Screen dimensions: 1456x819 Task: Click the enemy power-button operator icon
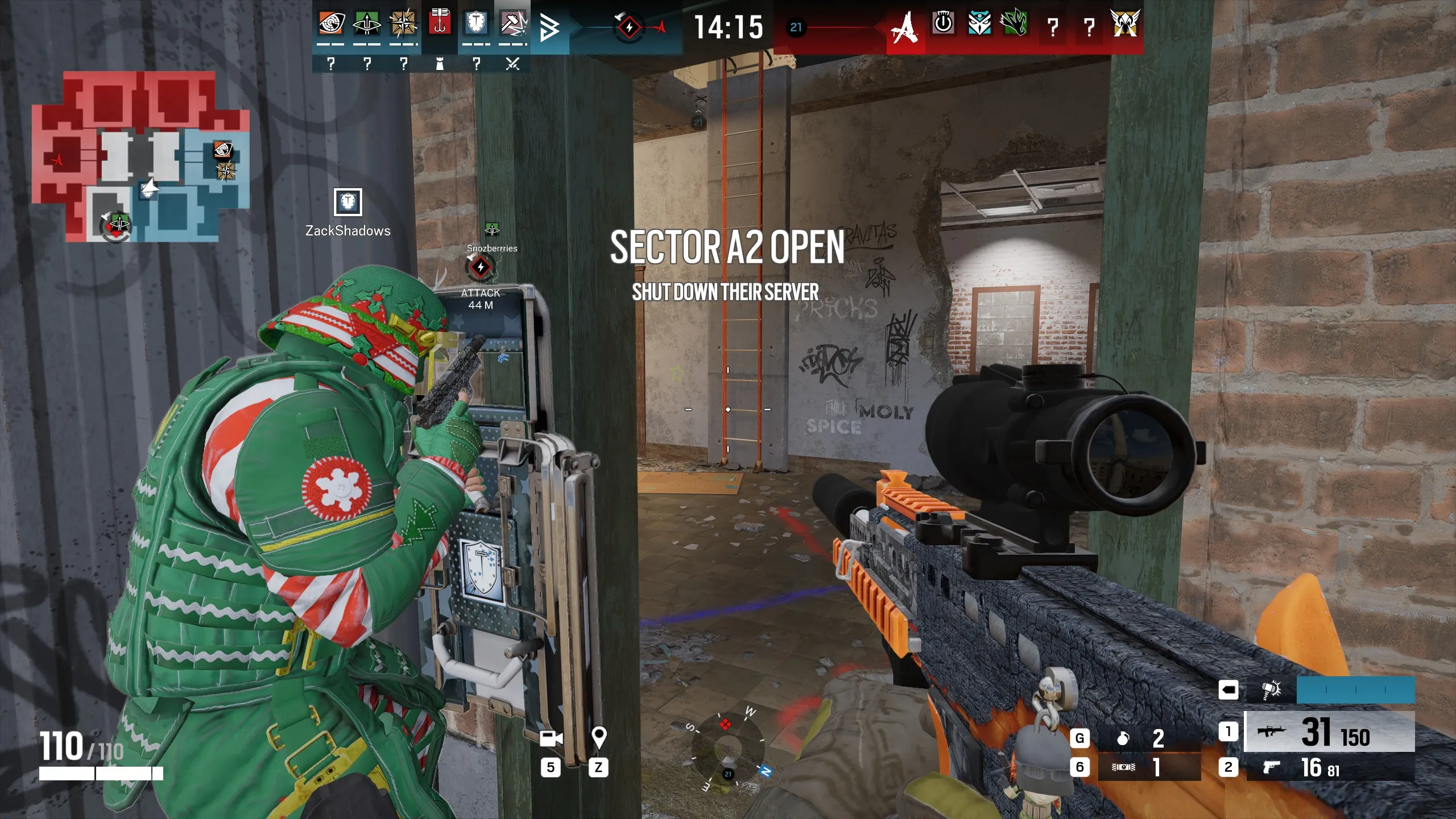coord(943,24)
